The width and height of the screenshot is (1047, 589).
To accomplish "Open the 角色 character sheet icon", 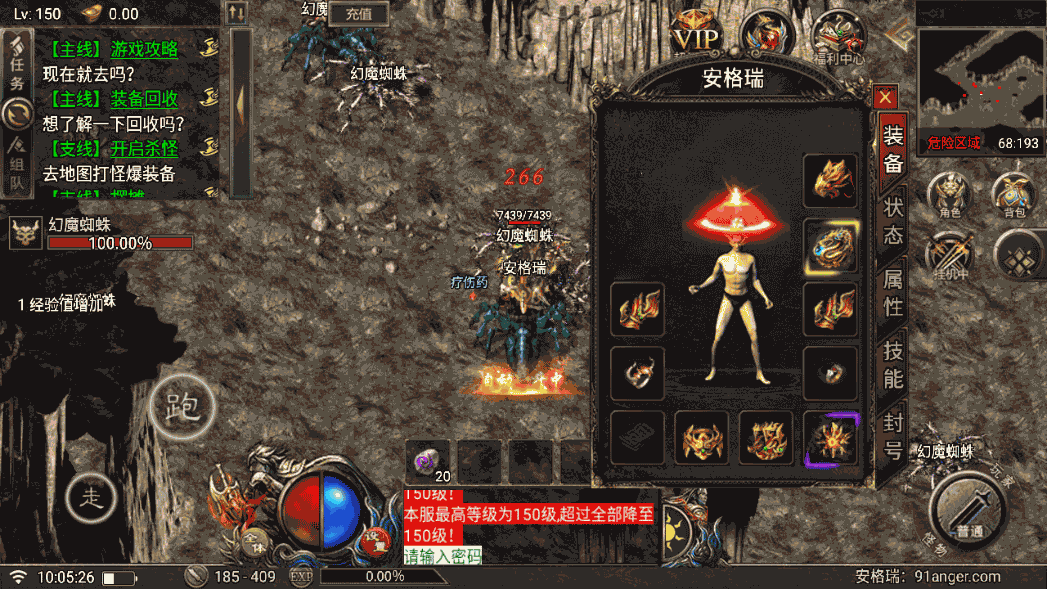I will [949, 194].
